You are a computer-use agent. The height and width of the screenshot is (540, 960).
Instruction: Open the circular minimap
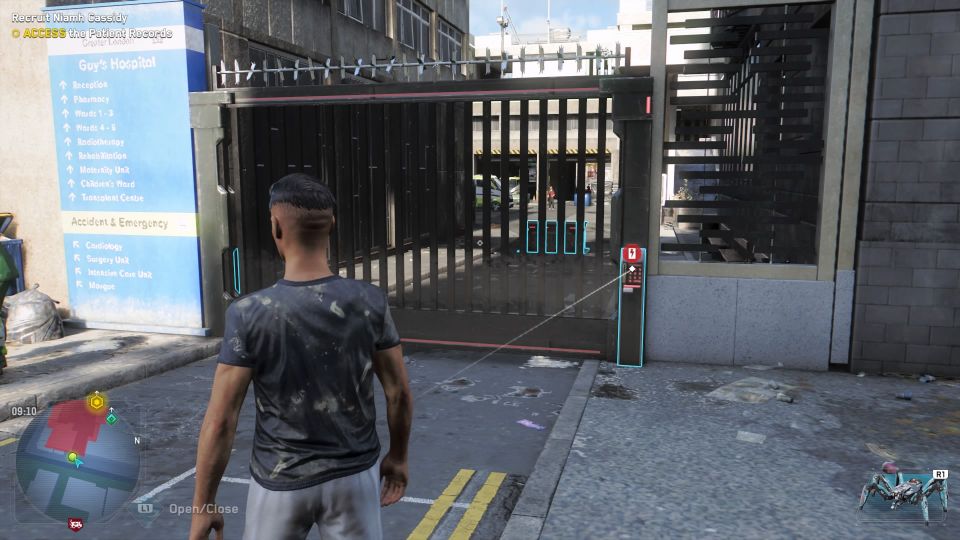[76, 460]
